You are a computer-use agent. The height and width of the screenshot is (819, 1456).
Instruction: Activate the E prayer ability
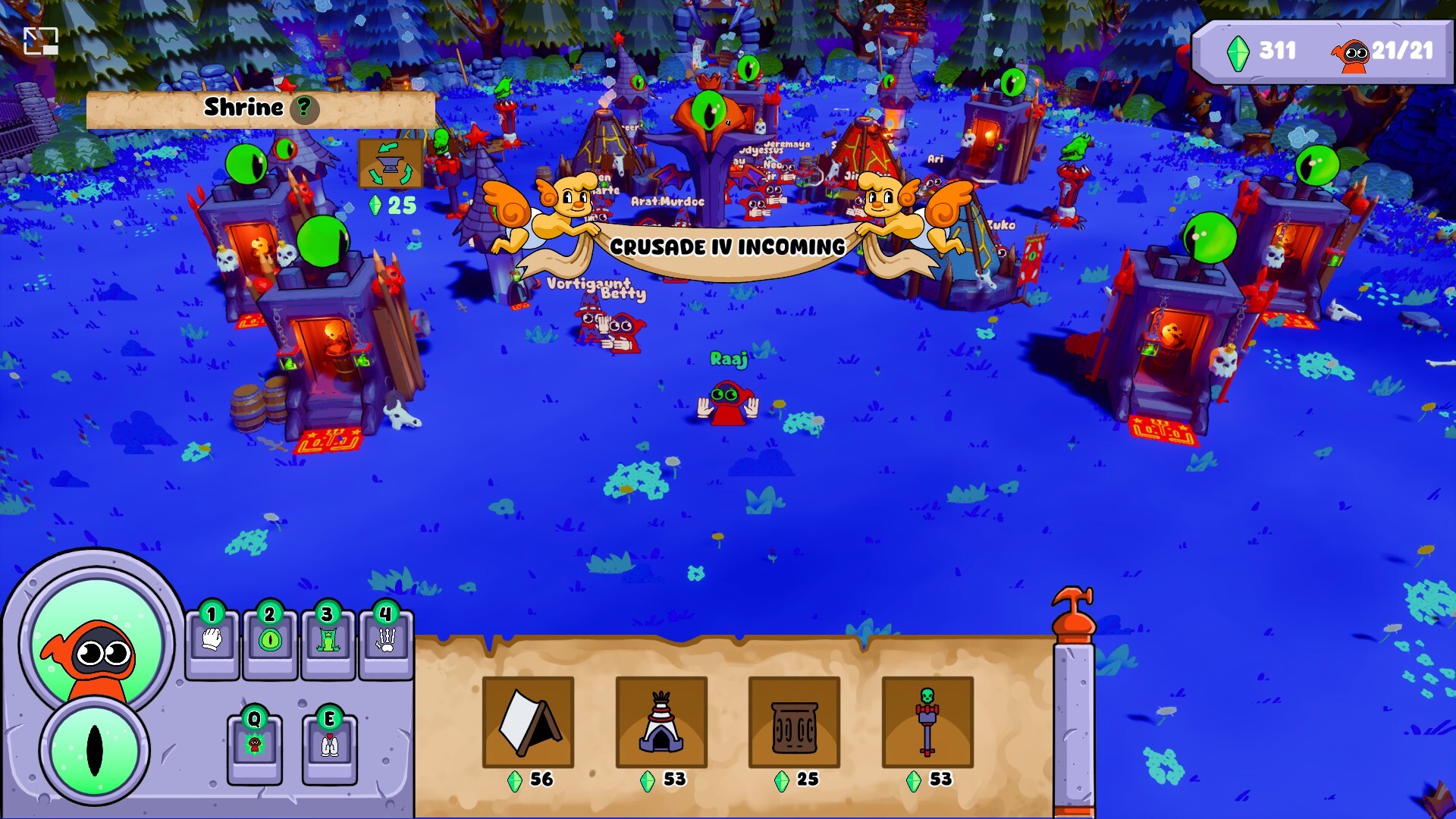coord(329,747)
